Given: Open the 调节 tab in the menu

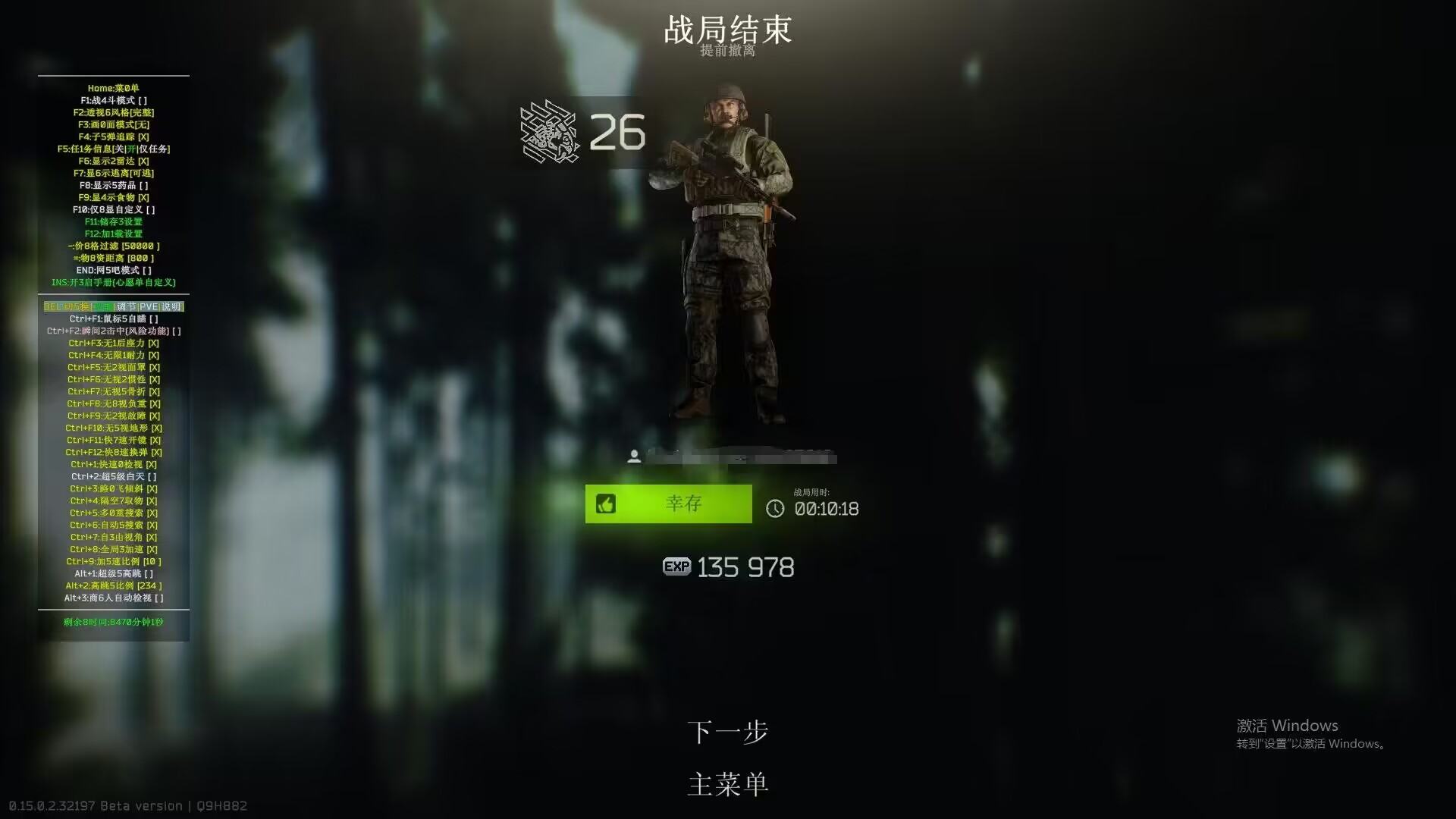Looking at the screenshot, I should pos(126,306).
